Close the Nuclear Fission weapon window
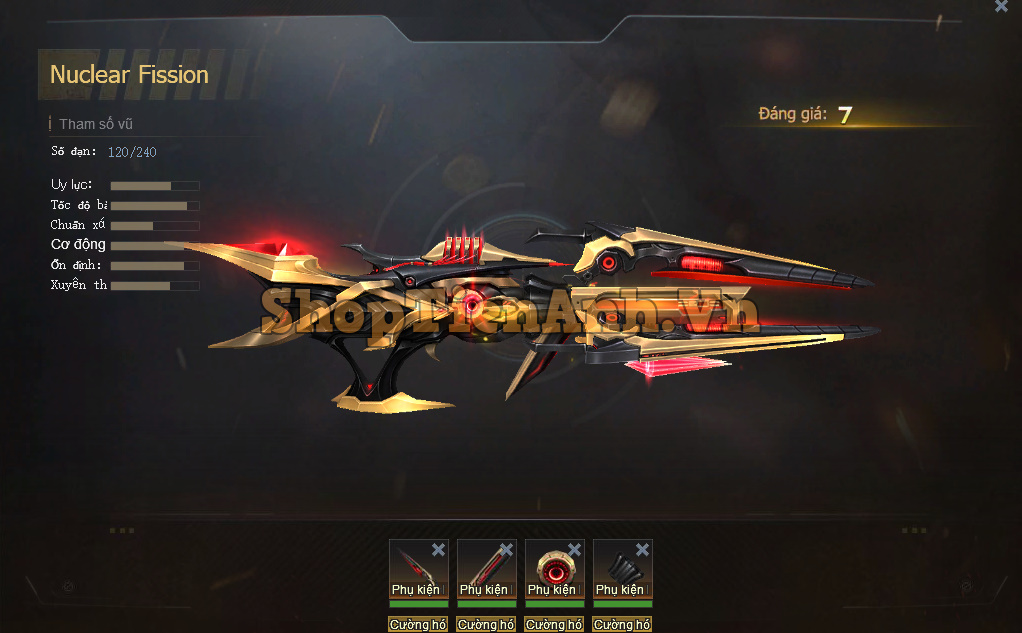1022x633 pixels. tap(1001, 6)
